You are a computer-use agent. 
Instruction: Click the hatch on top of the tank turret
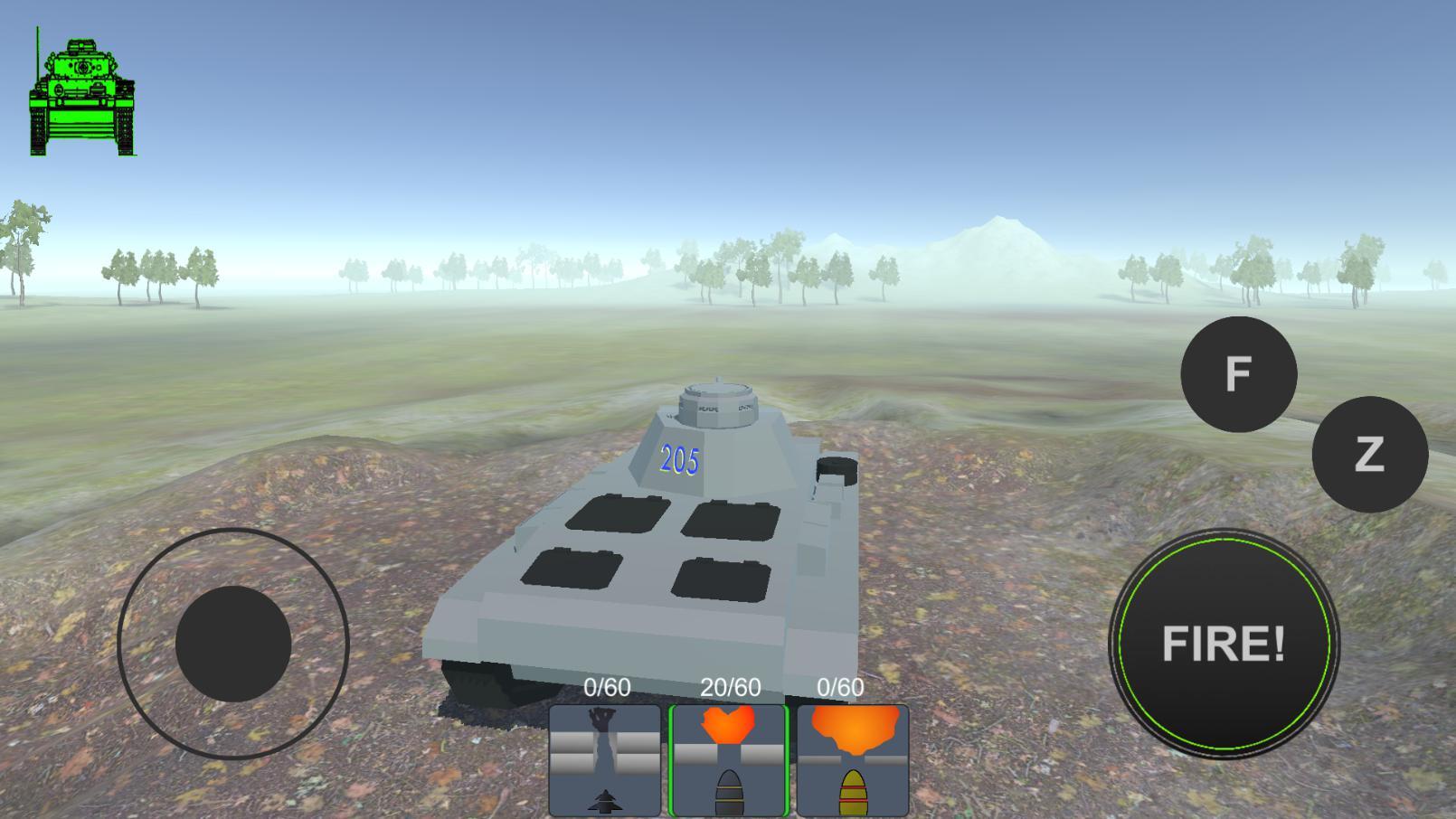(719, 398)
